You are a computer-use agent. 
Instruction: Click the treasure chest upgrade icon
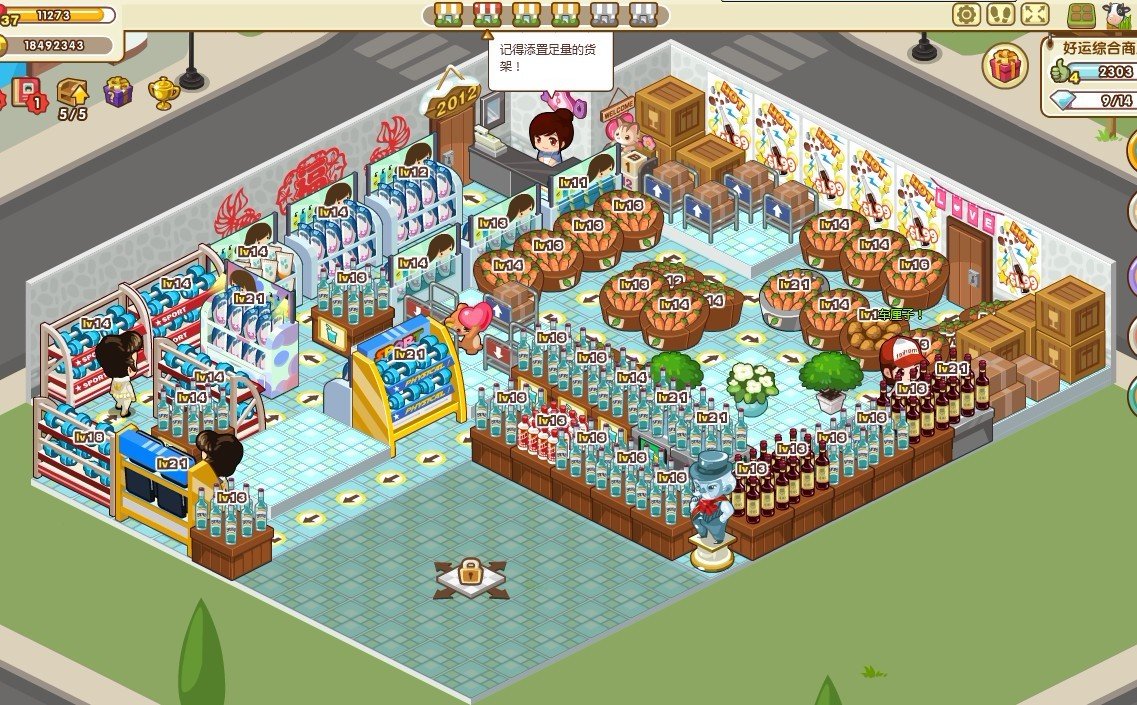pos(72,92)
